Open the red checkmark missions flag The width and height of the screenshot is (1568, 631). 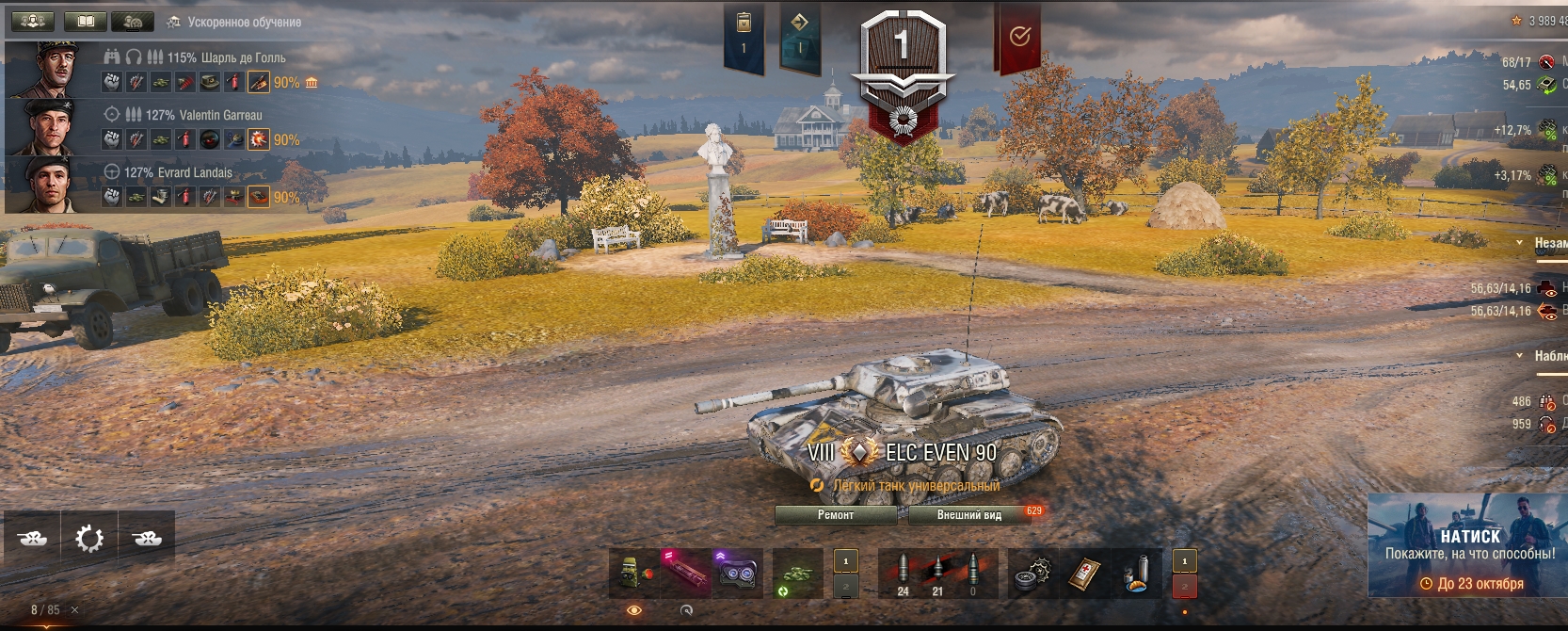1018,38
